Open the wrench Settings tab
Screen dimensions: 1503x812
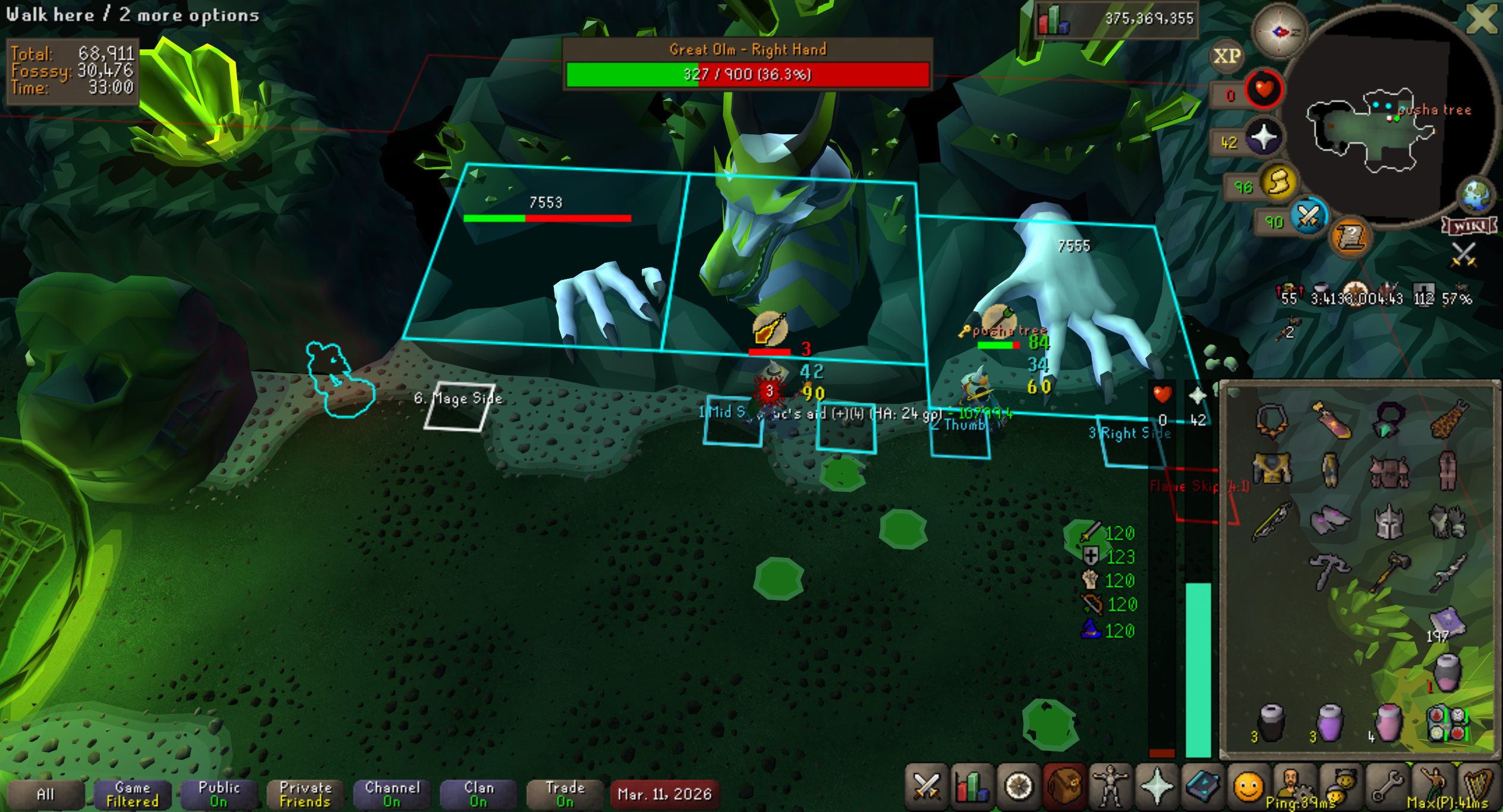(1387, 787)
